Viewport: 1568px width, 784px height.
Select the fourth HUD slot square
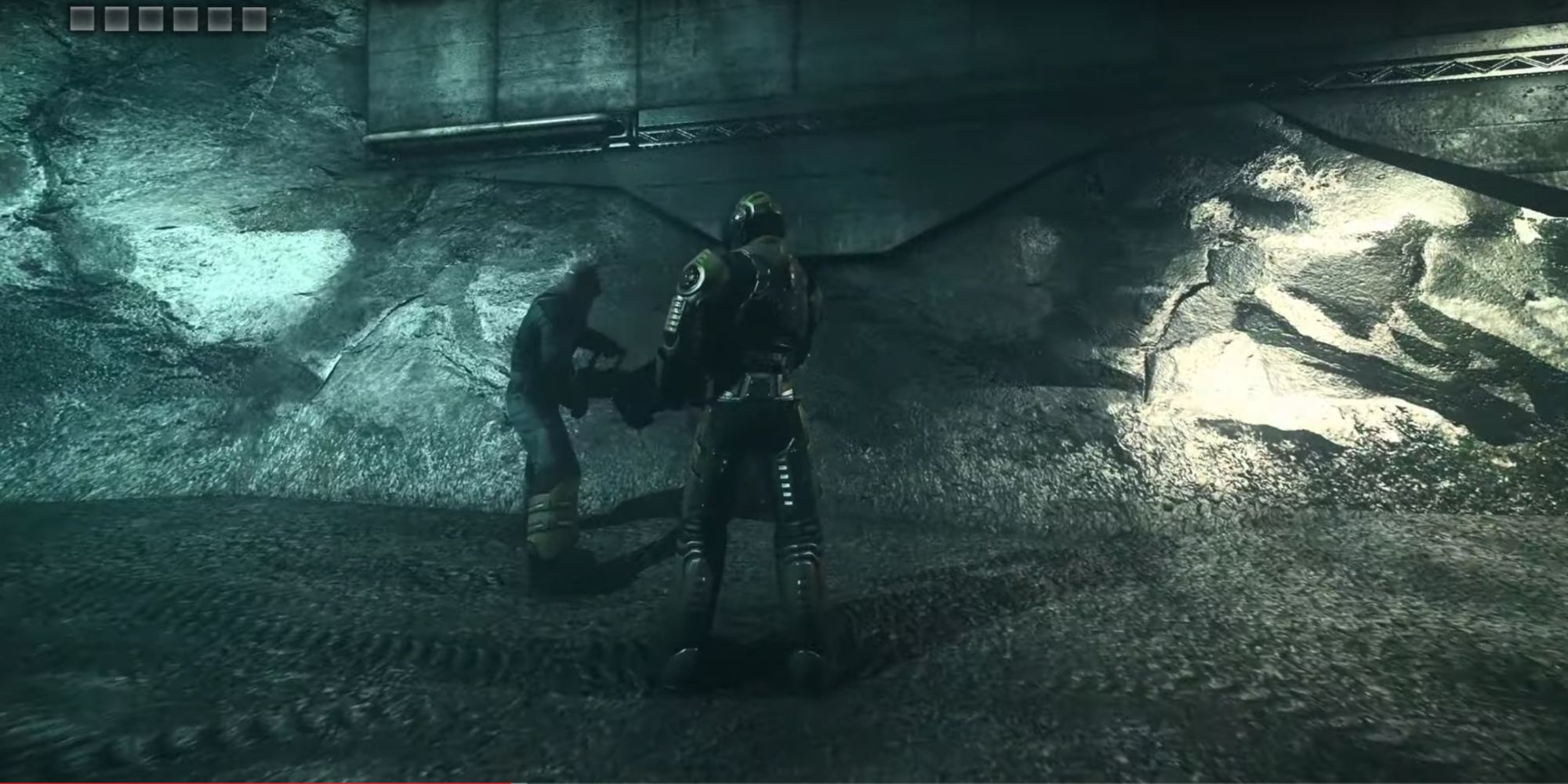[185, 18]
